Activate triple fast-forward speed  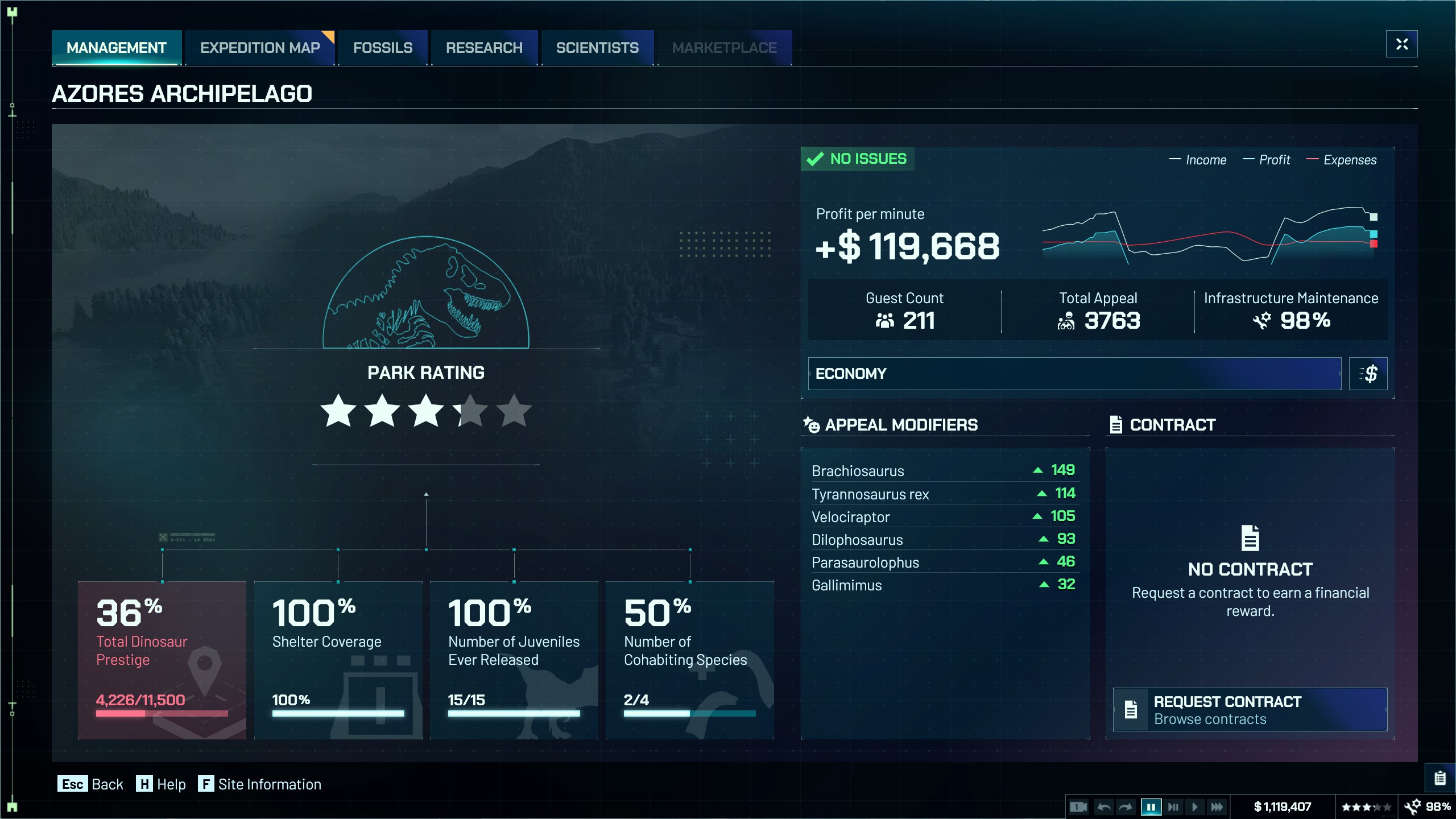[x=1217, y=806]
